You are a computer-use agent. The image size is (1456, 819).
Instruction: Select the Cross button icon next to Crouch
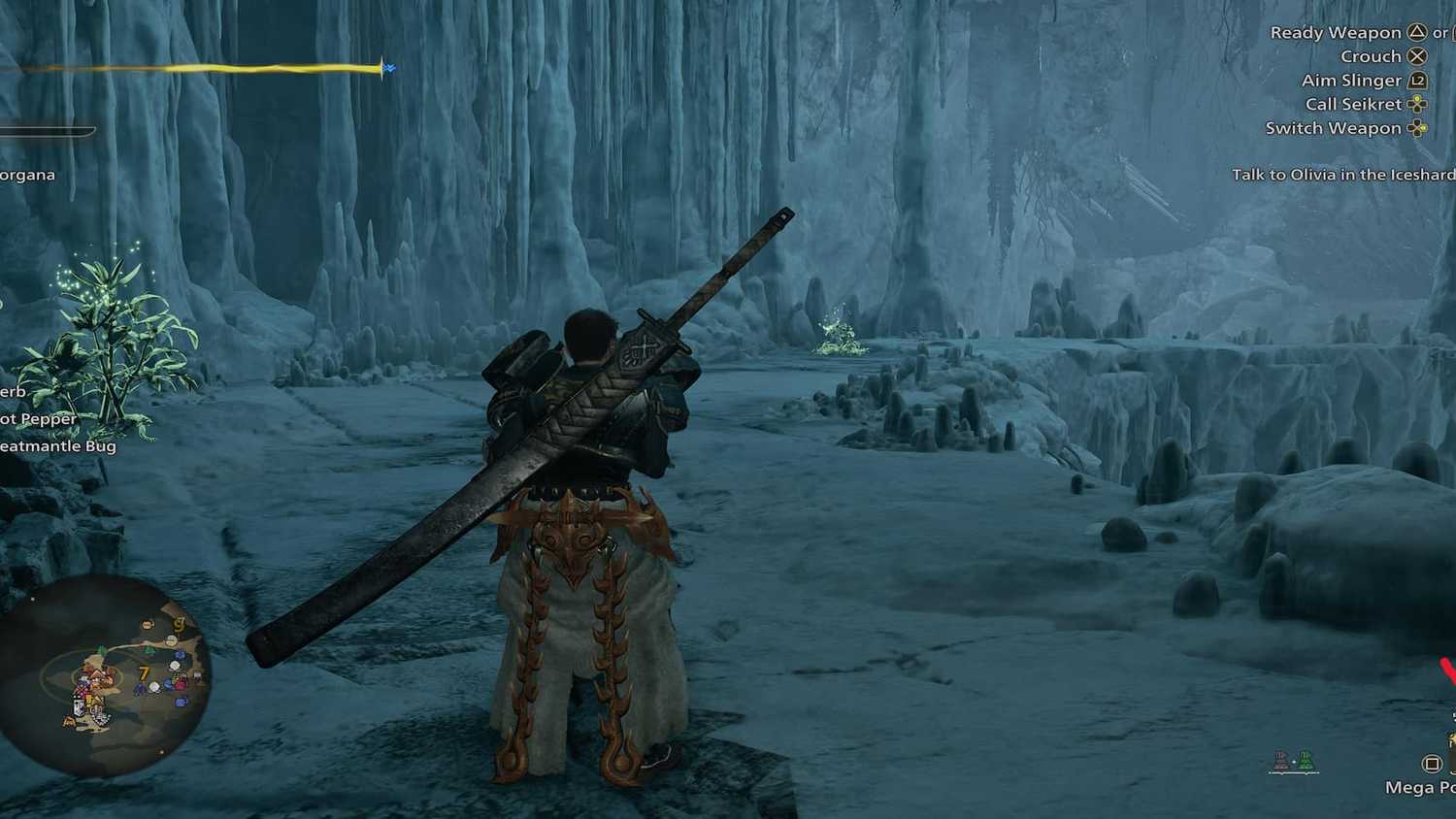point(1418,56)
